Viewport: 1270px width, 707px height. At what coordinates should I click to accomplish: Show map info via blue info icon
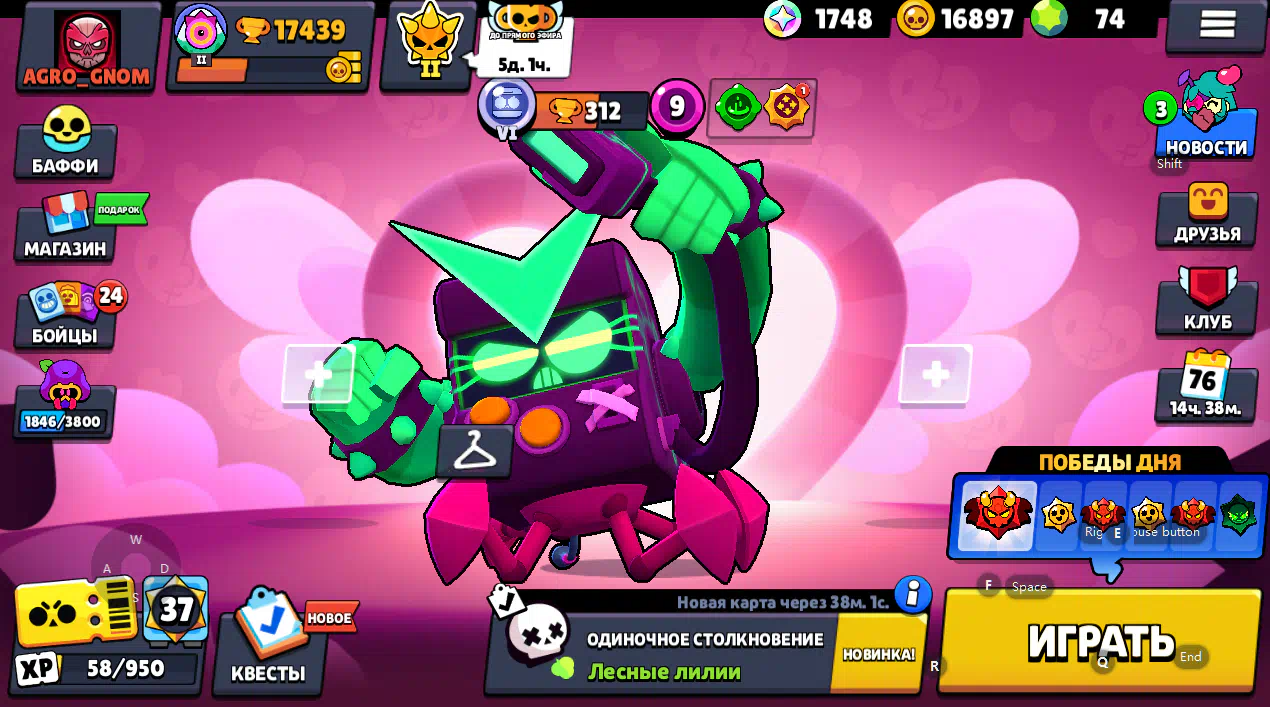(912, 594)
